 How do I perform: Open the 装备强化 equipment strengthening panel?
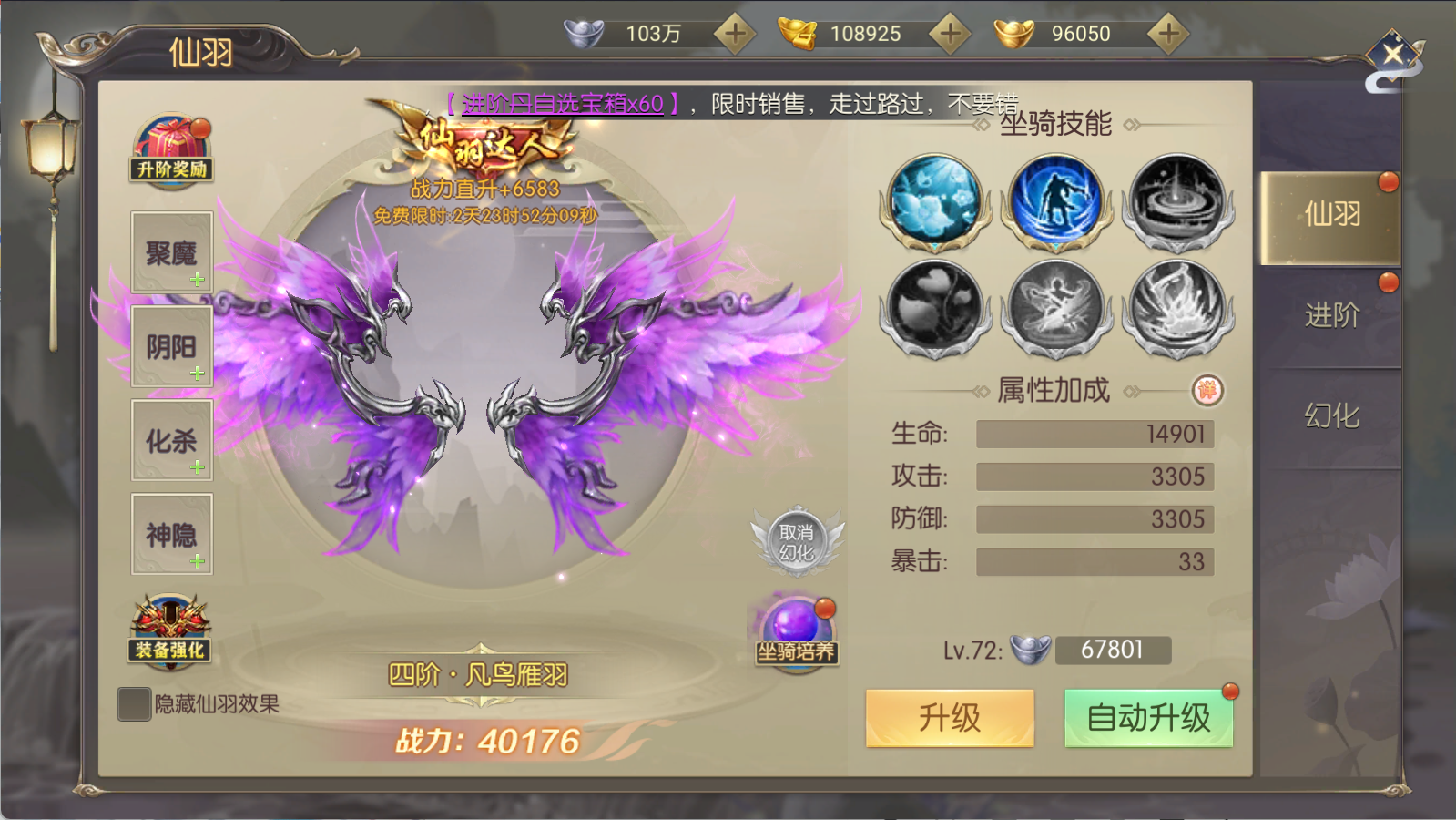pyautogui.click(x=169, y=629)
